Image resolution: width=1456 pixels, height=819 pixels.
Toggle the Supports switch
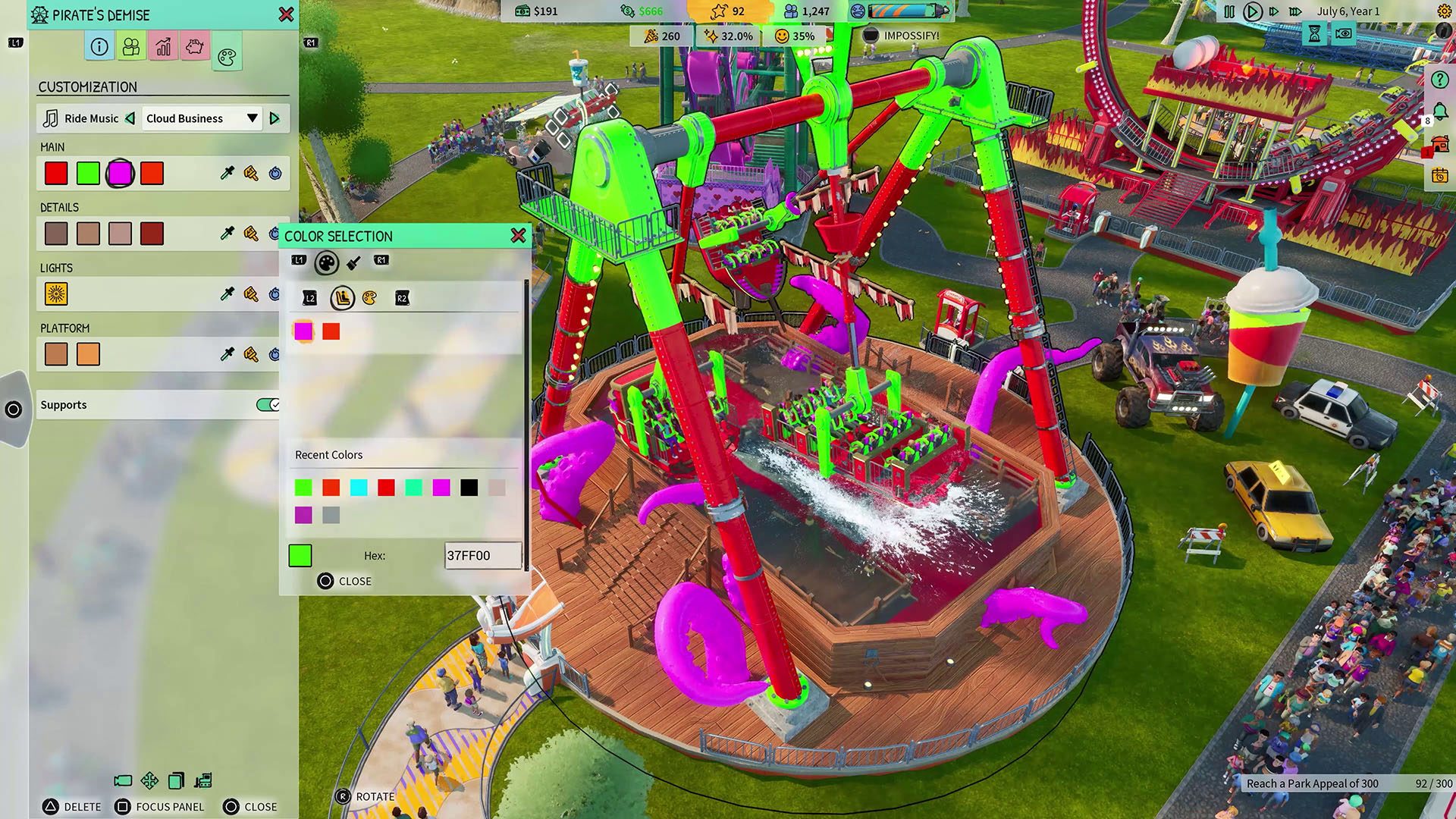268,405
